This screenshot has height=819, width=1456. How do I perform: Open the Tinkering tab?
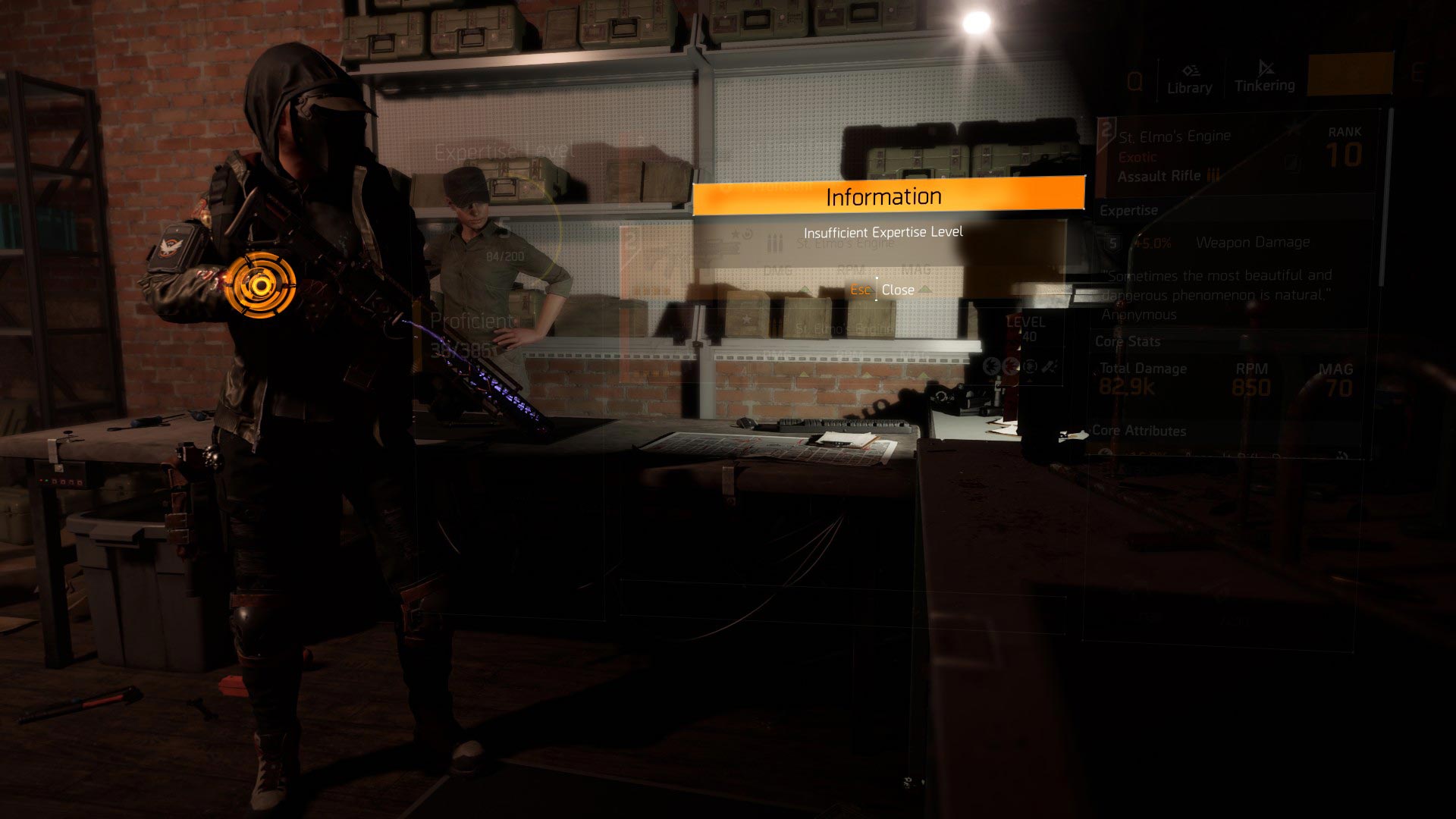[1264, 78]
